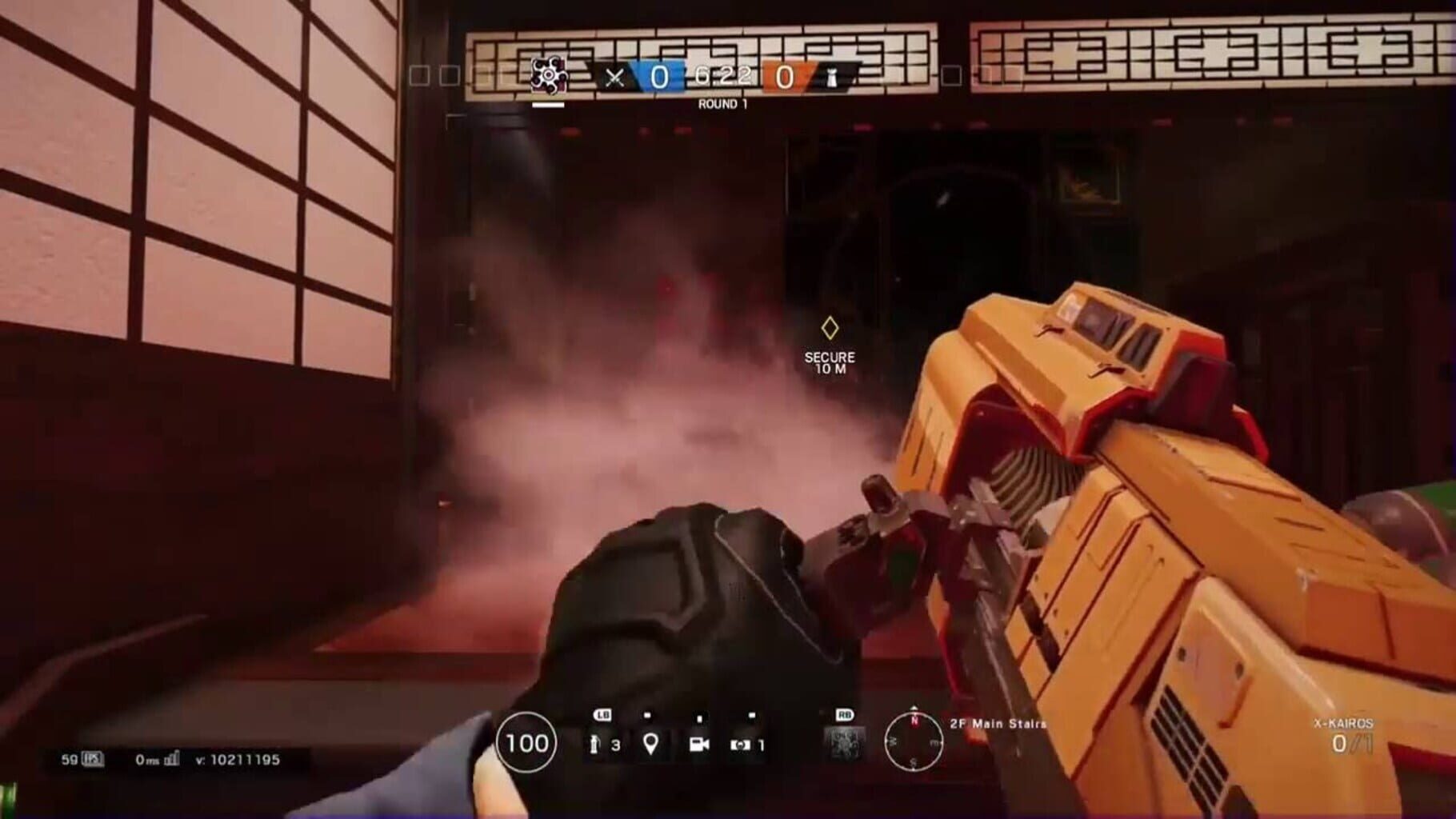The width and height of the screenshot is (1456, 819).
Task: Select the drone camera icon
Action: click(700, 744)
